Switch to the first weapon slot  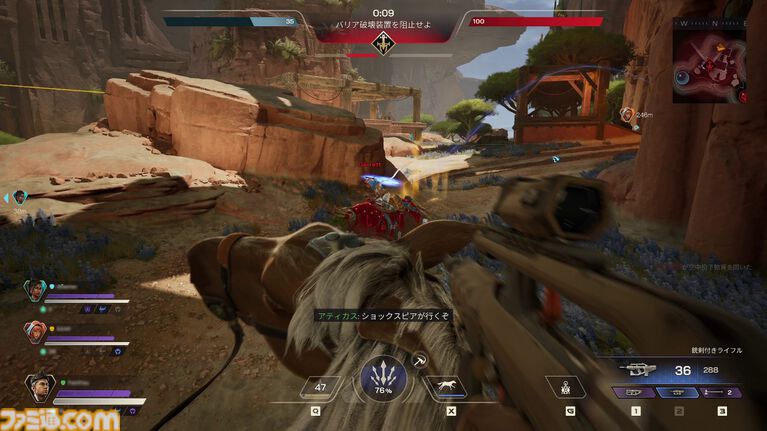(x=636, y=393)
